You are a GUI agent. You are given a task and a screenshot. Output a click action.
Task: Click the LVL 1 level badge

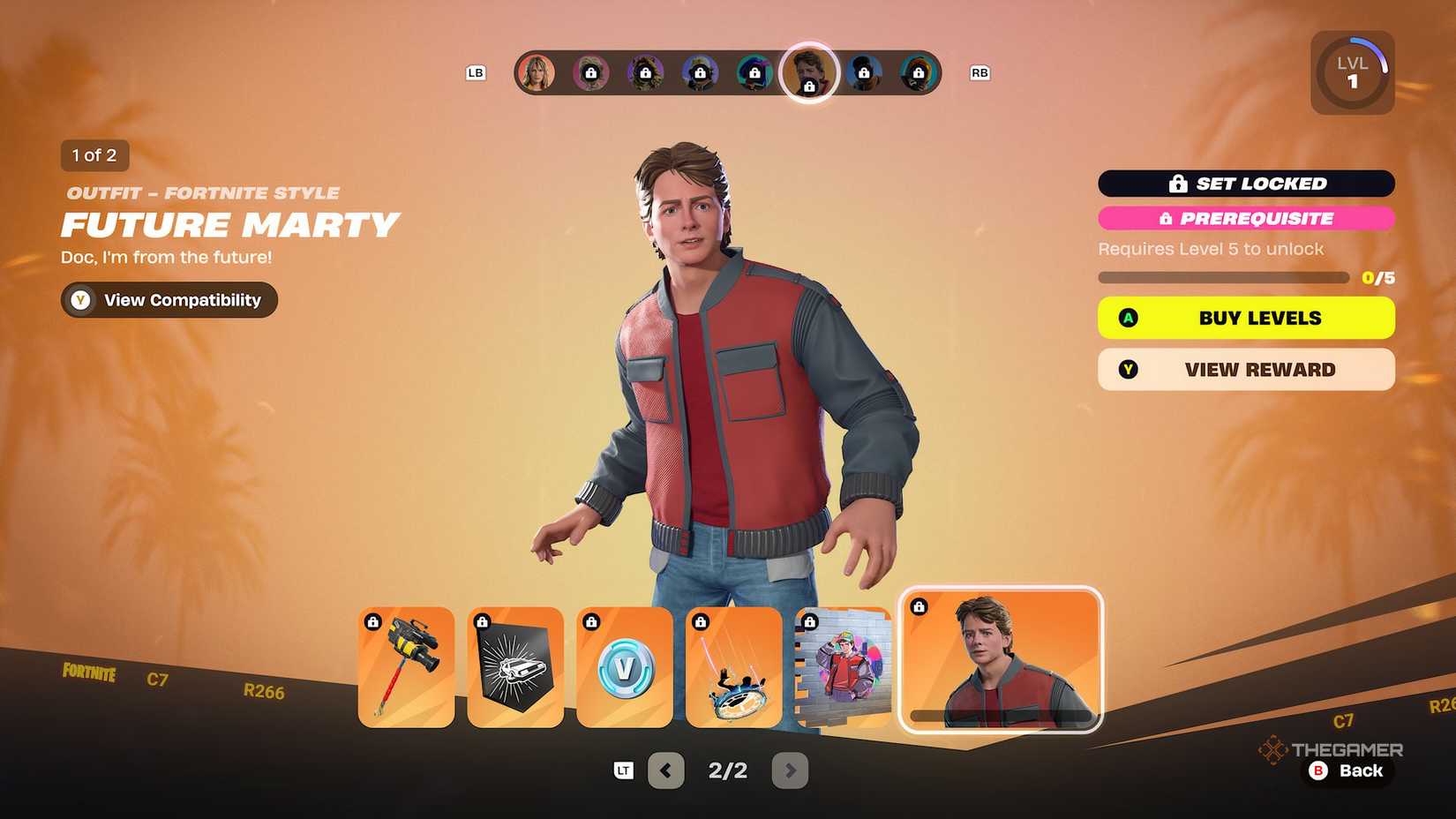pyautogui.click(x=1352, y=72)
